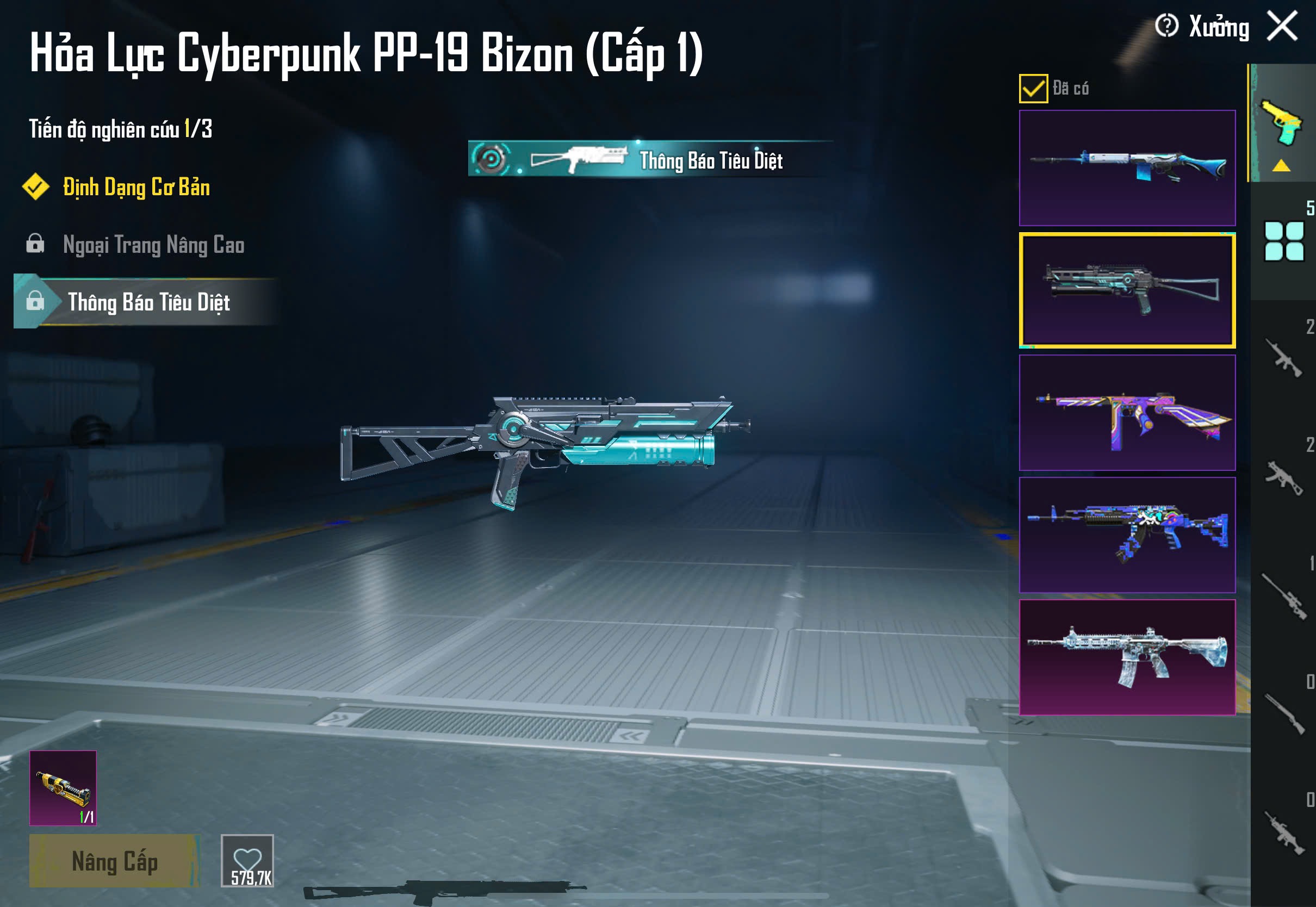Screen dimensions: 1316x907
Task: Show all weapons with four-squares grid tab
Action: click(x=1283, y=241)
